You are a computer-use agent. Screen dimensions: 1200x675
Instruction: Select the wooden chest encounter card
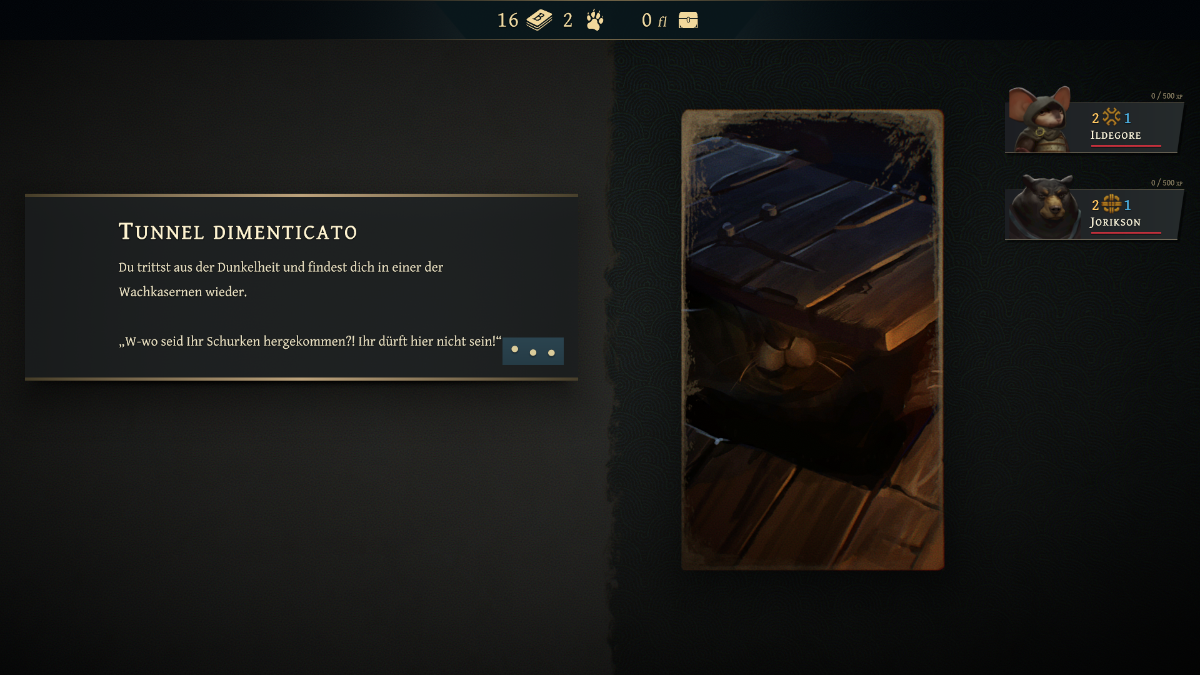pos(812,340)
